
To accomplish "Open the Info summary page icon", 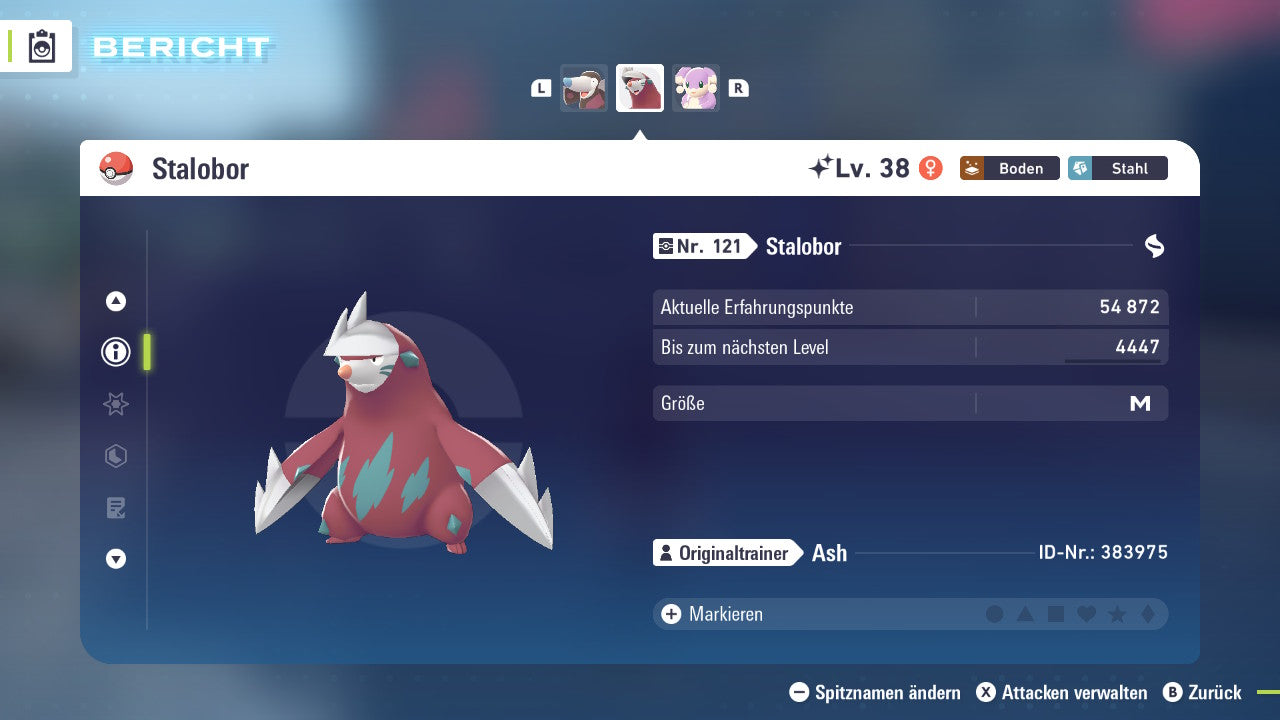I will (115, 351).
